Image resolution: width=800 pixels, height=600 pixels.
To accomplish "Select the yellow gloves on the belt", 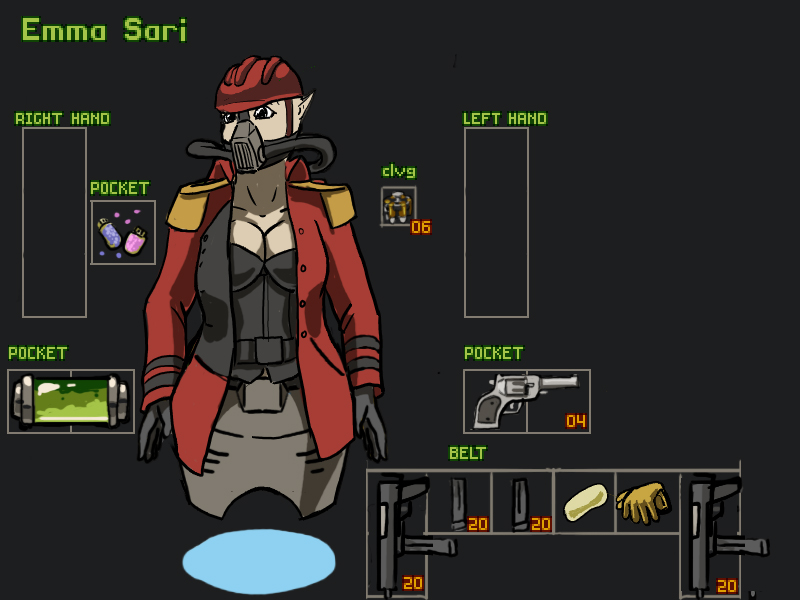I will pos(645,500).
